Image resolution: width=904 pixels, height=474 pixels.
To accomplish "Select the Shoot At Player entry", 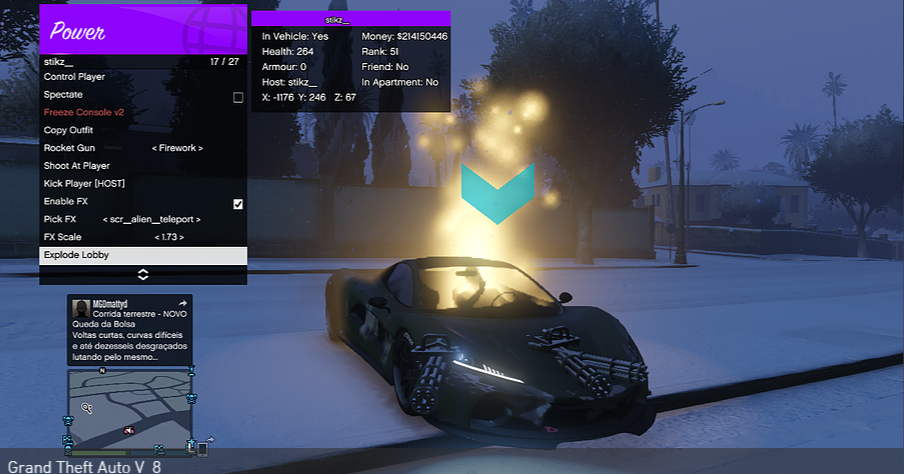I will click(x=77, y=166).
